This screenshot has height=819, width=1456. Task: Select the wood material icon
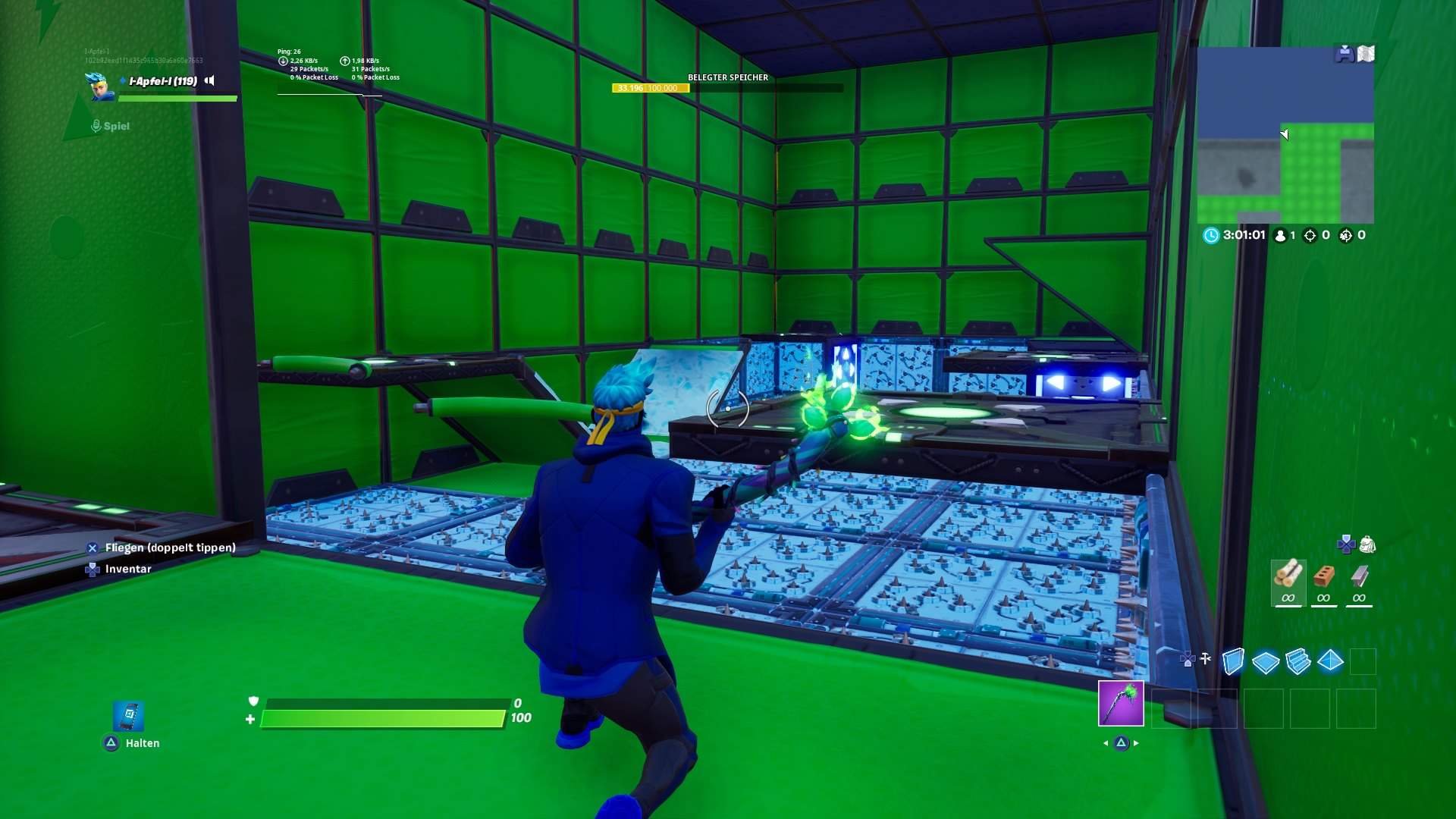click(x=1288, y=574)
